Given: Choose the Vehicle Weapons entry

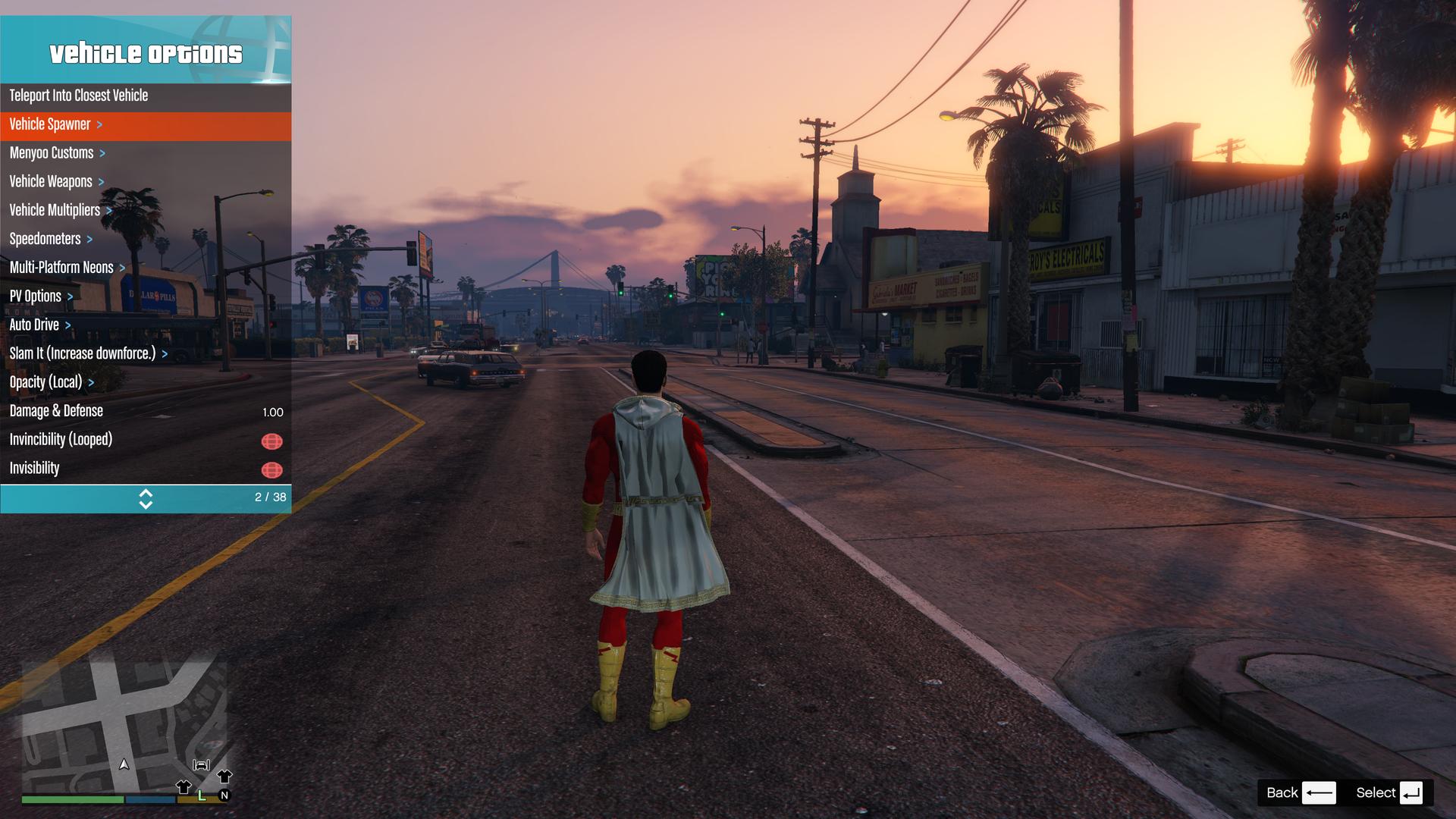Looking at the screenshot, I should pyautogui.click(x=51, y=182).
